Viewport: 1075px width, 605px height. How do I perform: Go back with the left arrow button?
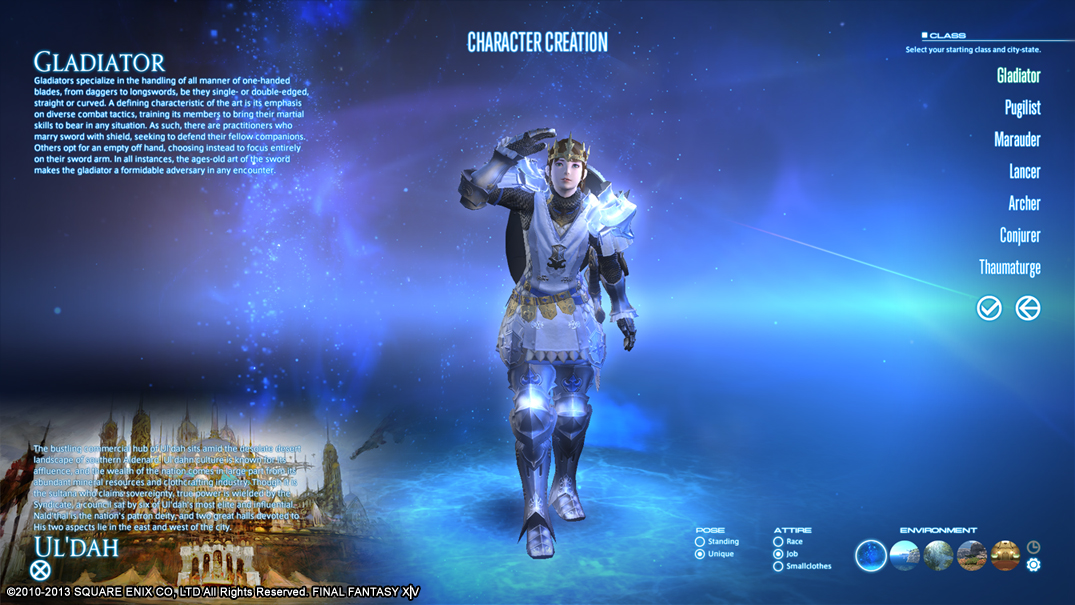click(x=1027, y=308)
